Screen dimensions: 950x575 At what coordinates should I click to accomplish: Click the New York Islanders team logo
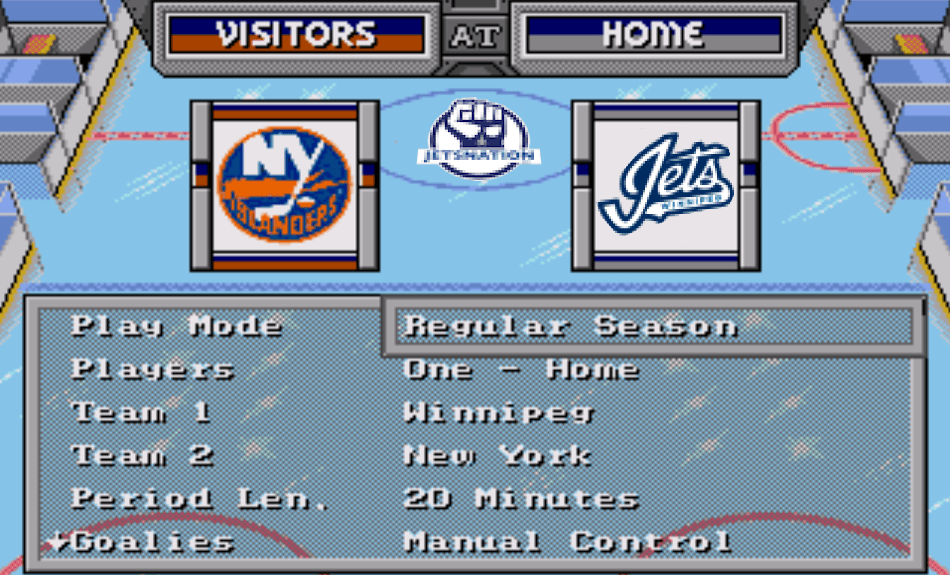[x=285, y=185]
